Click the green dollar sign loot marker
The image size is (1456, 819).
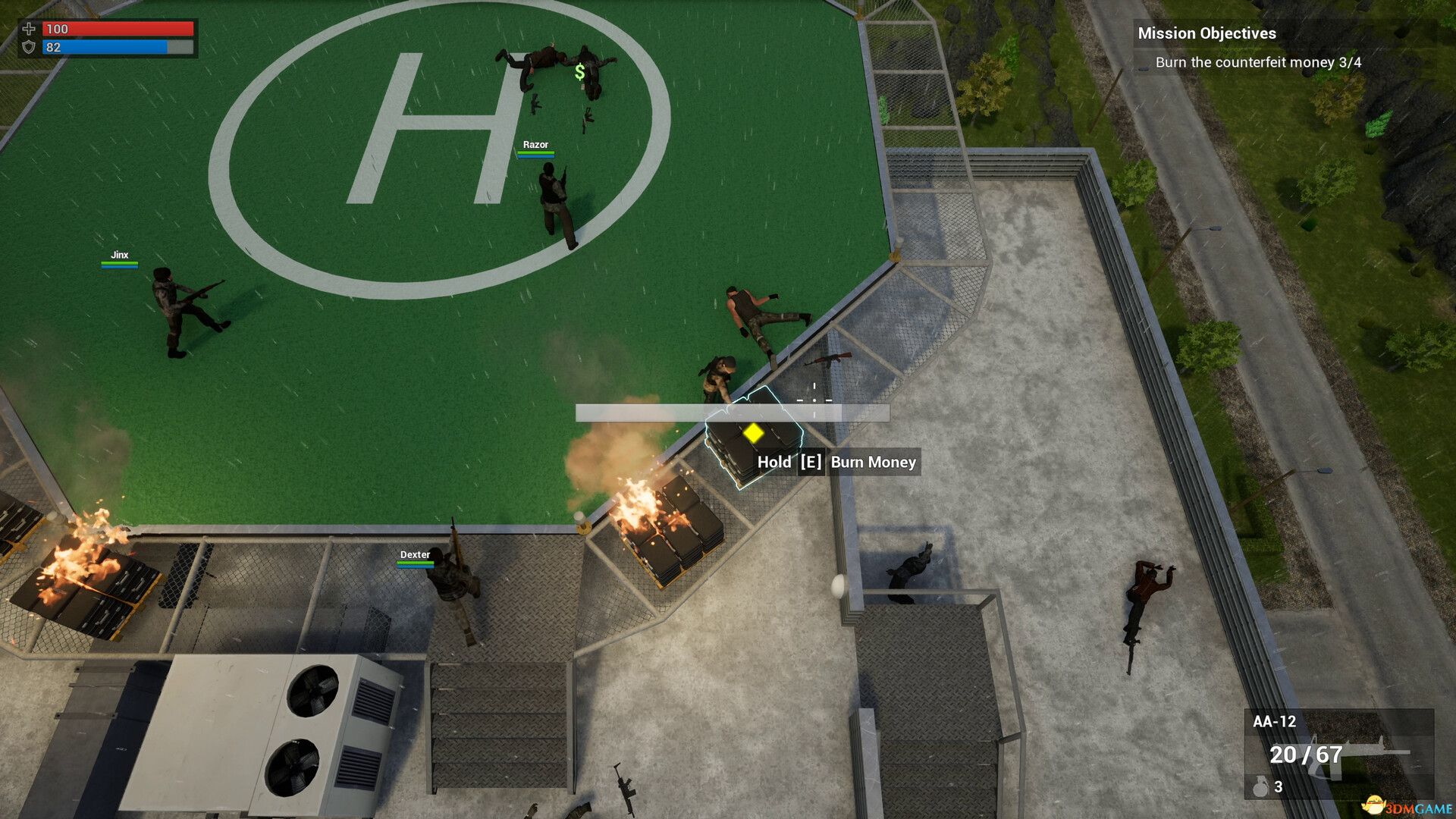[580, 72]
